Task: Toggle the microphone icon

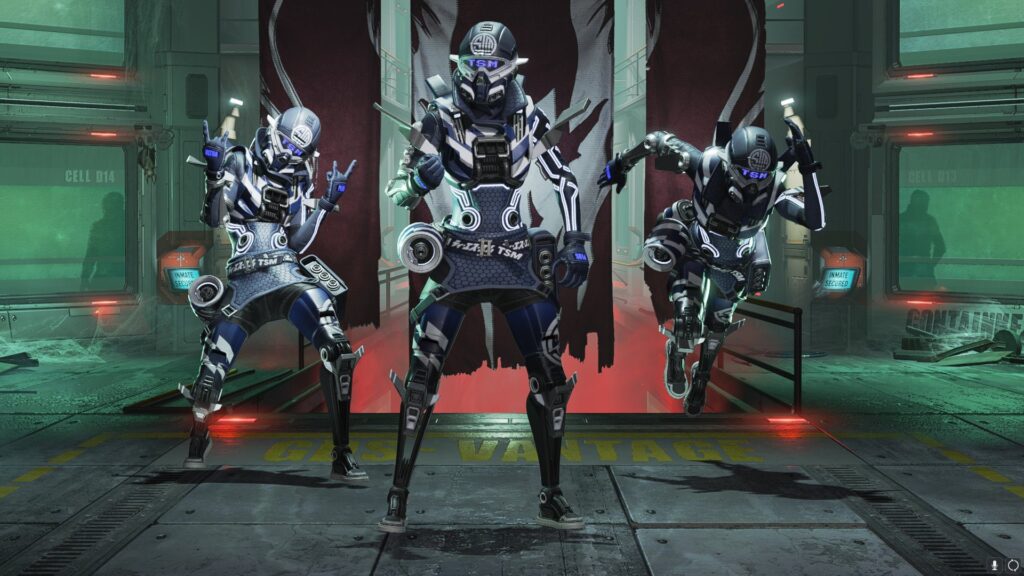Action: [996, 565]
